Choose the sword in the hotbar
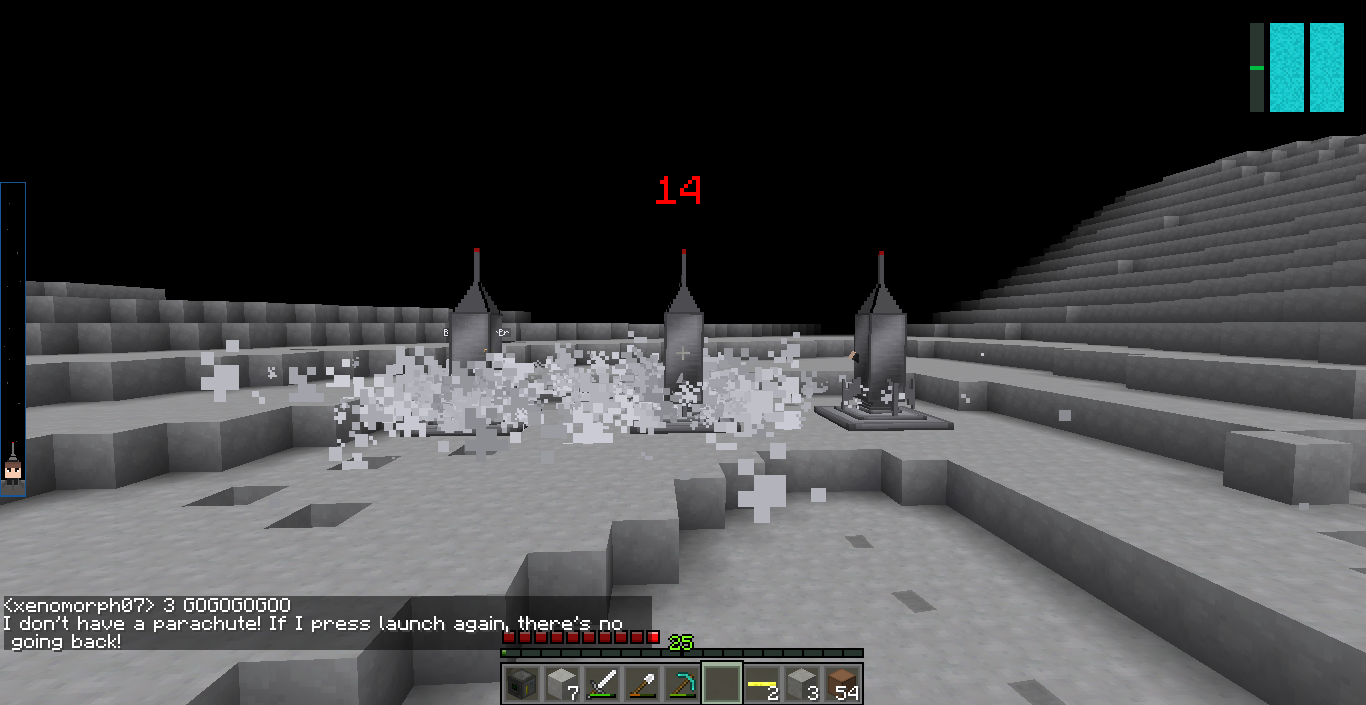 click(x=601, y=684)
